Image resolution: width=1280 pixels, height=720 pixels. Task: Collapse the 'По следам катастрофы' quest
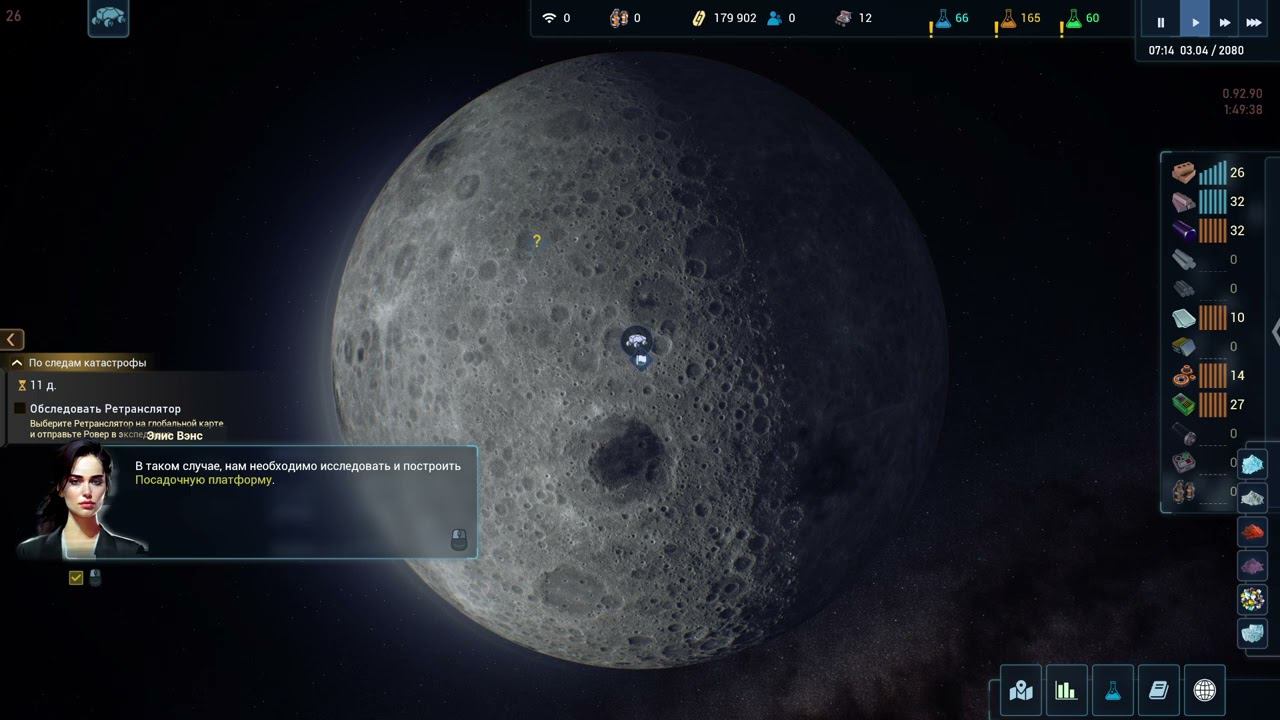tap(16, 363)
